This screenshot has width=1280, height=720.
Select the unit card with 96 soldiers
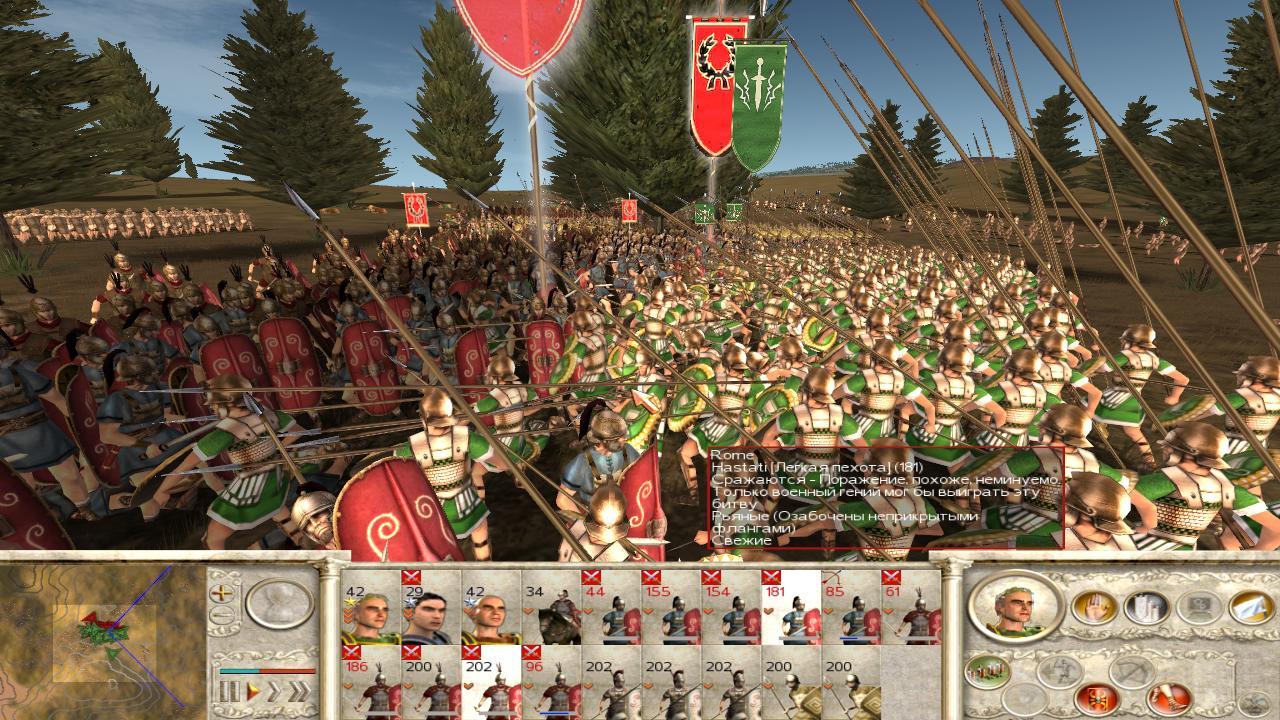point(551,683)
